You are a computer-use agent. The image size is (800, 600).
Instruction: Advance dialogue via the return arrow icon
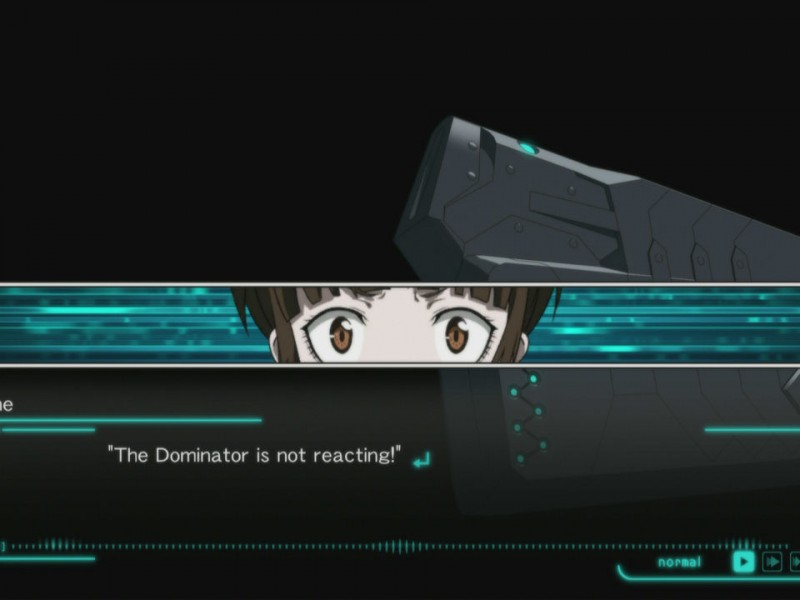[x=421, y=460]
